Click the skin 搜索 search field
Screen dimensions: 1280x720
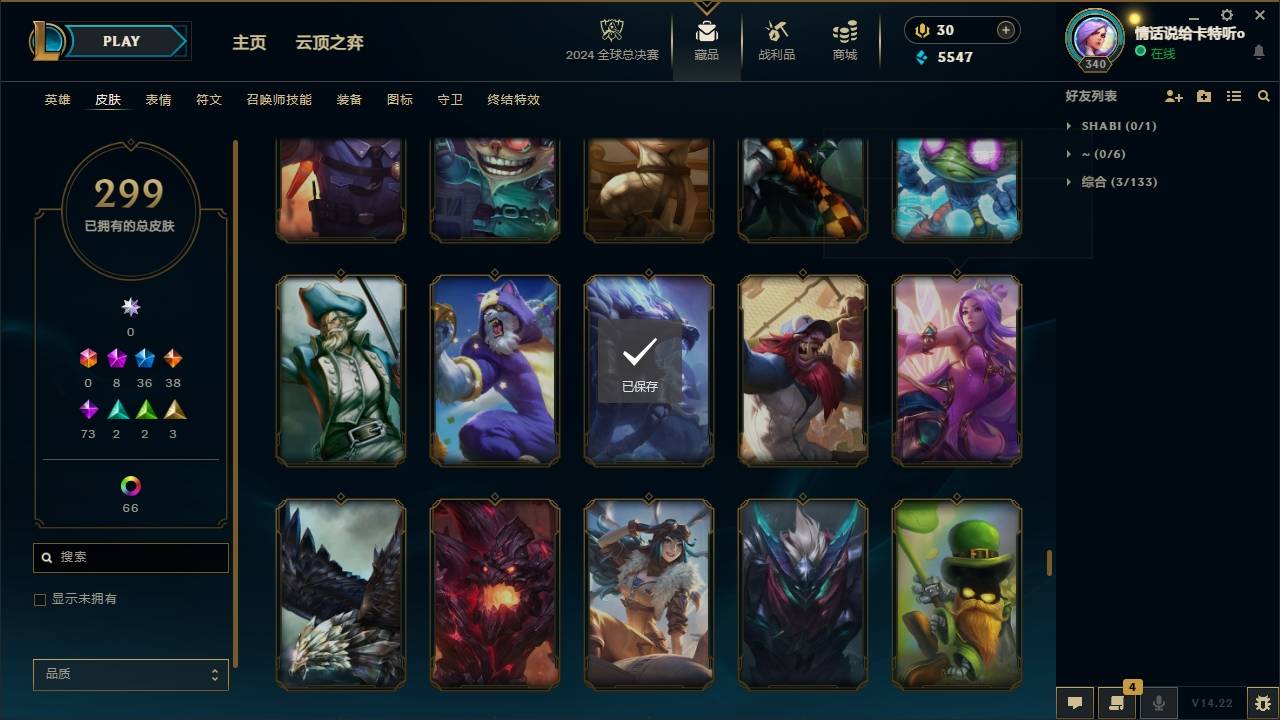130,557
